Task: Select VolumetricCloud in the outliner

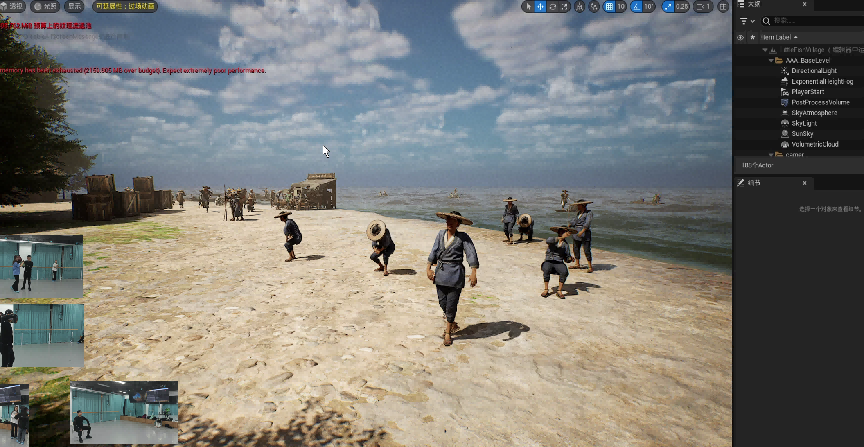Action: (814, 144)
